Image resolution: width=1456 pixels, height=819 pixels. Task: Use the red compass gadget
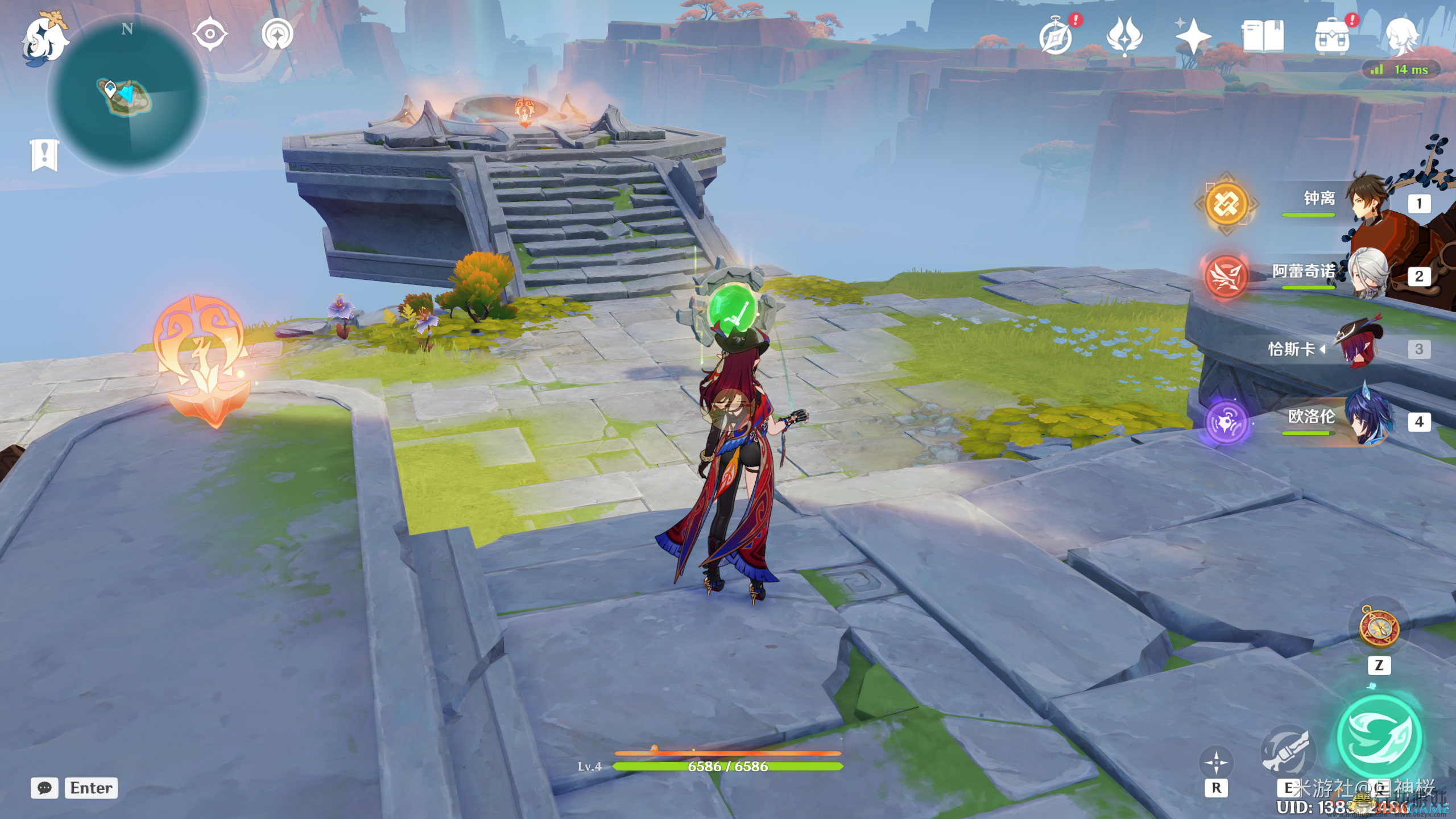1379,627
